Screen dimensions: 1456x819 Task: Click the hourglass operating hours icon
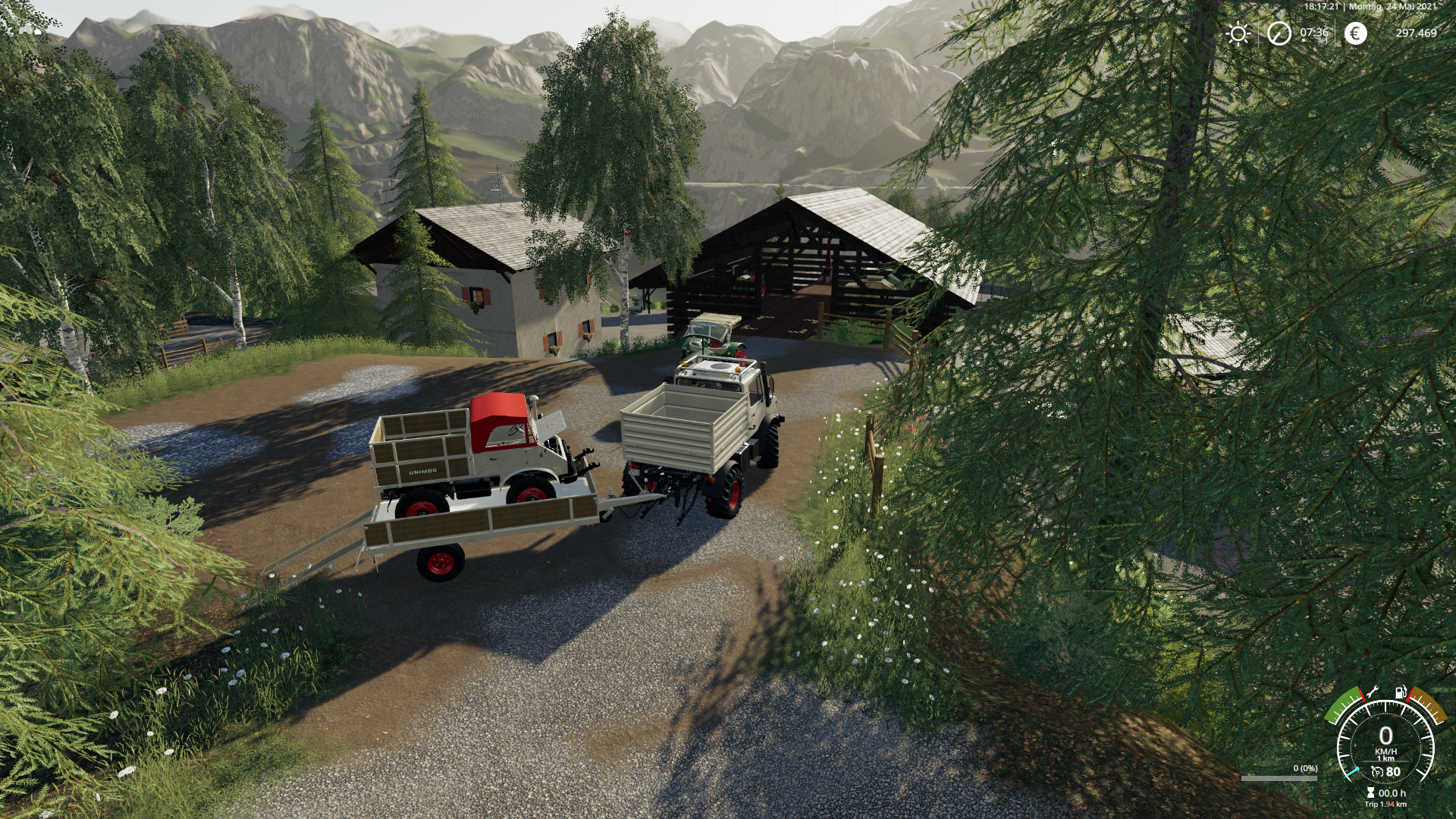point(1370,793)
